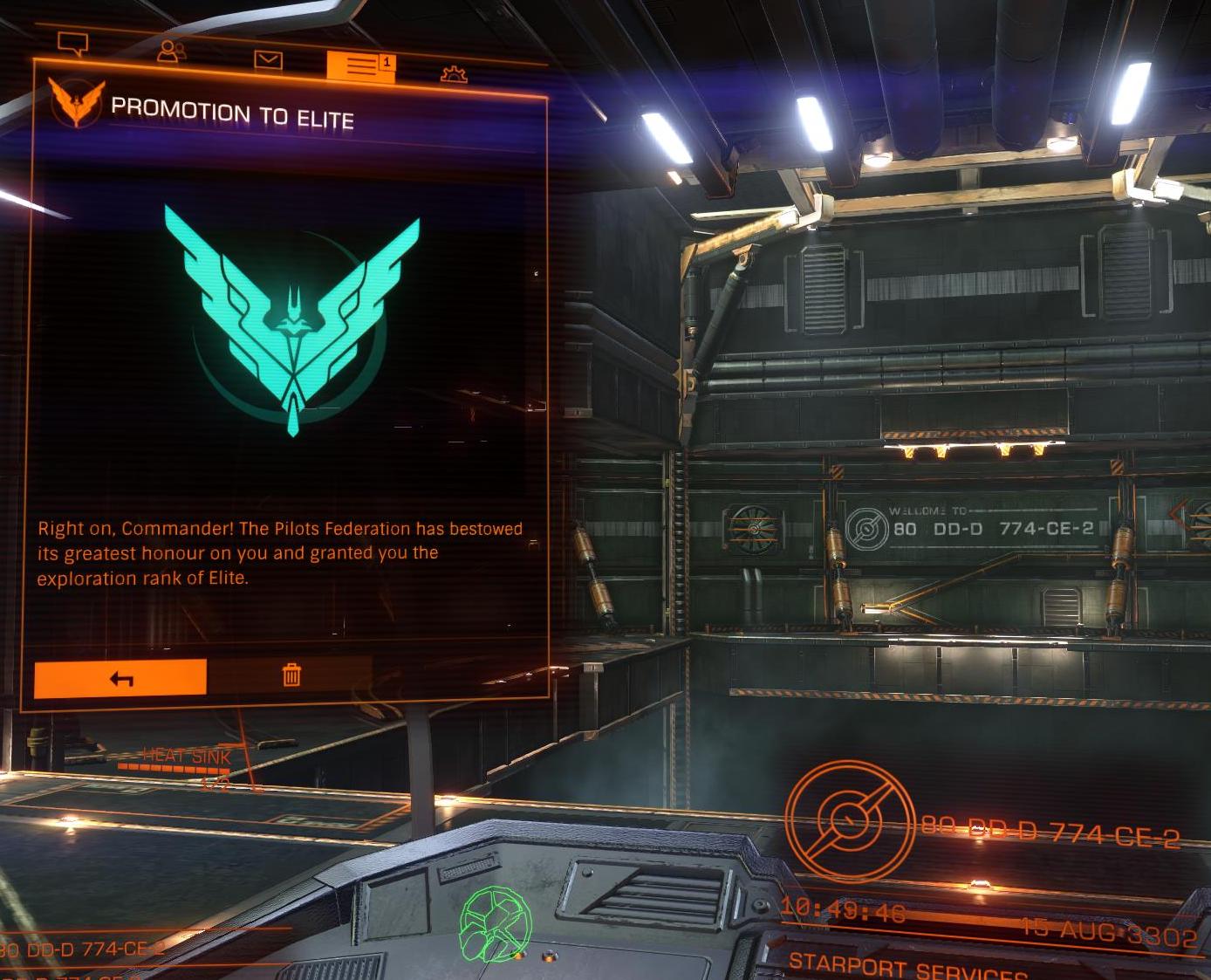Click the heat sink indicator icon
The height and width of the screenshot is (980, 1211).
(186, 756)
